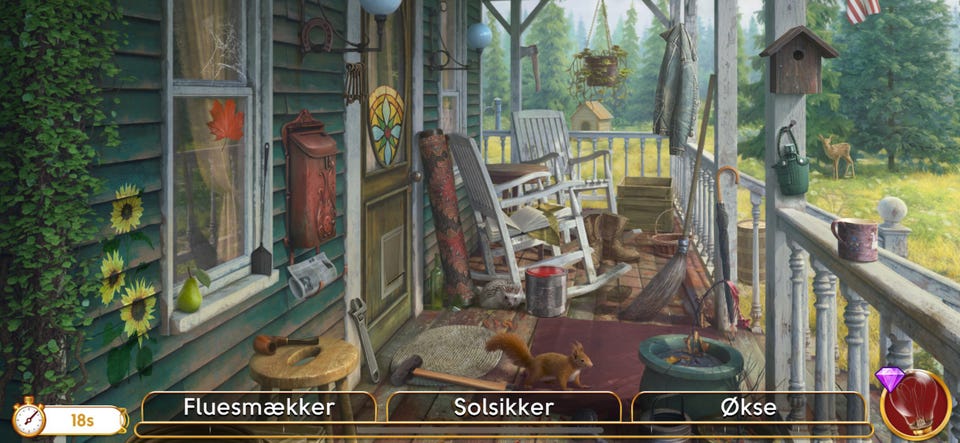Select the Fluesmækker word in the list
The height and width of the screenshot is (443, 960).
coord(259,407)
